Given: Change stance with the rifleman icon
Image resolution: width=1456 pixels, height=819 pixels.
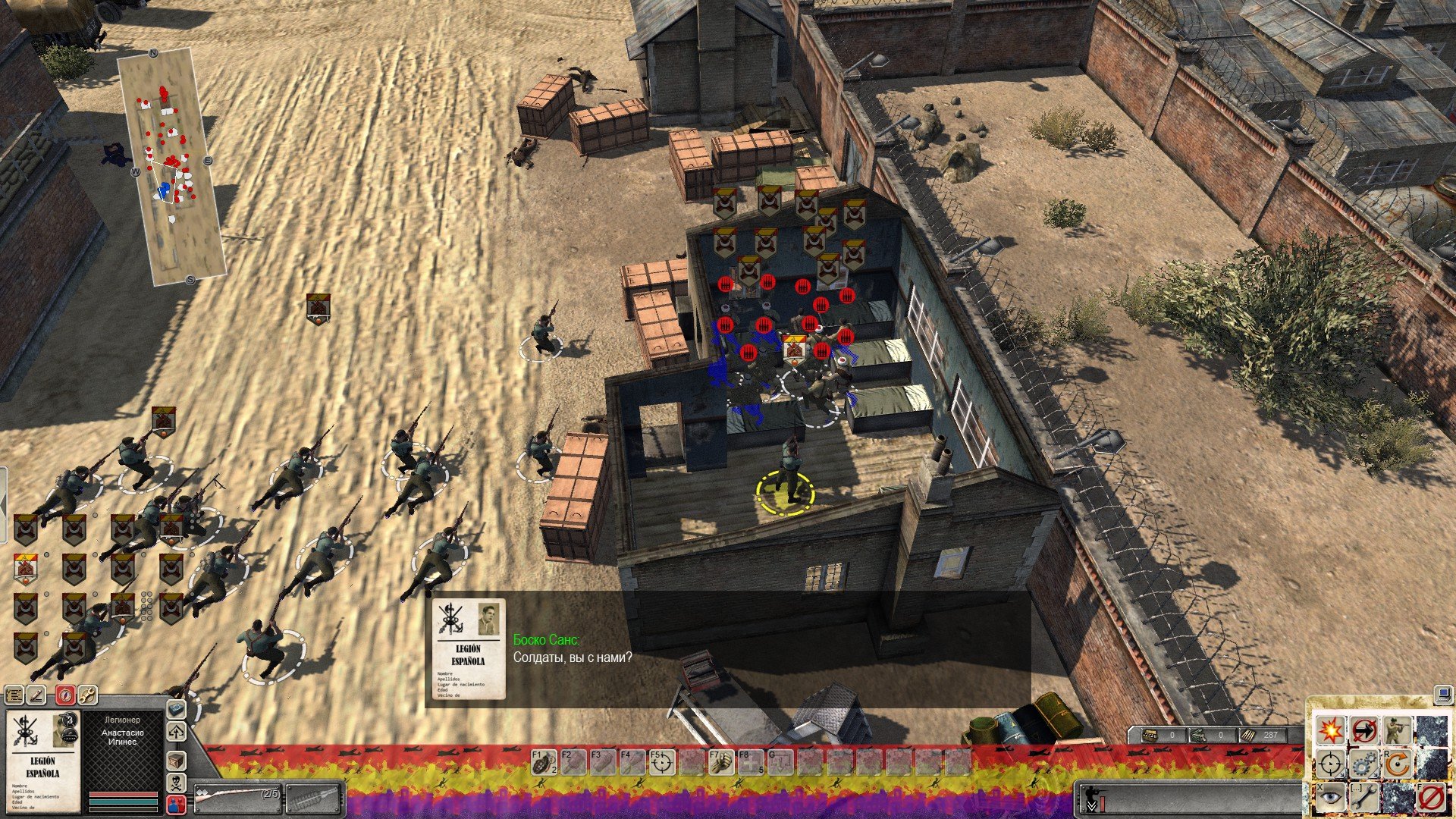Looking at the screenshot, I should coord(1397,730).
